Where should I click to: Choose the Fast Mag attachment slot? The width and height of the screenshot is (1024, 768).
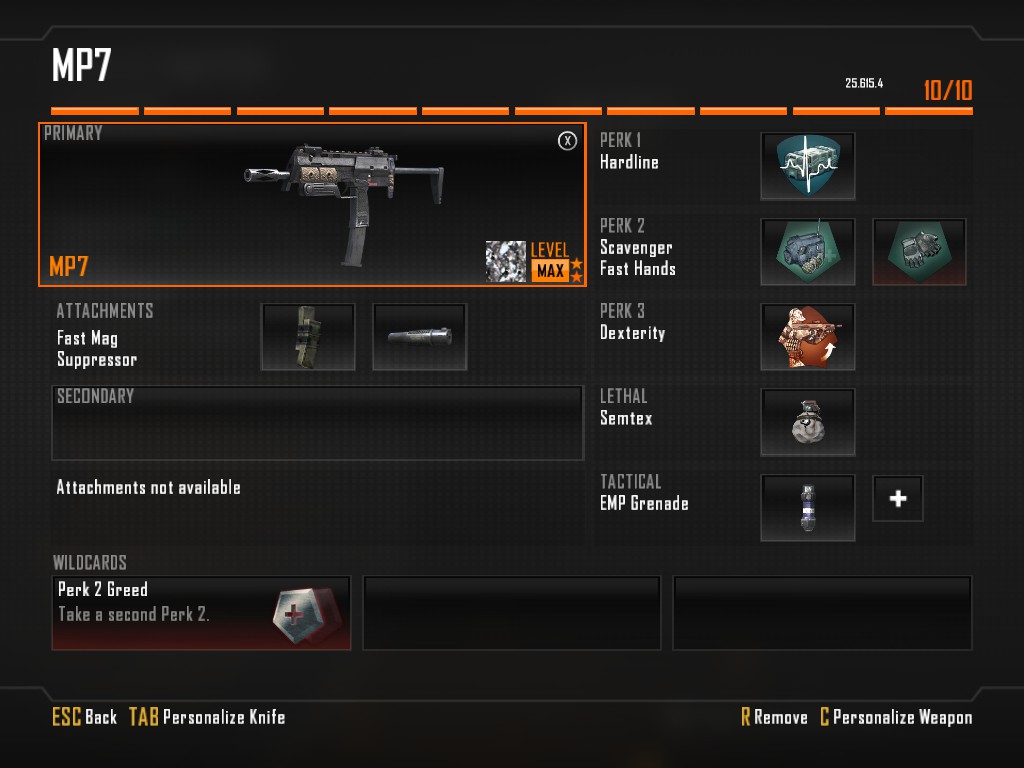point(308,337)
